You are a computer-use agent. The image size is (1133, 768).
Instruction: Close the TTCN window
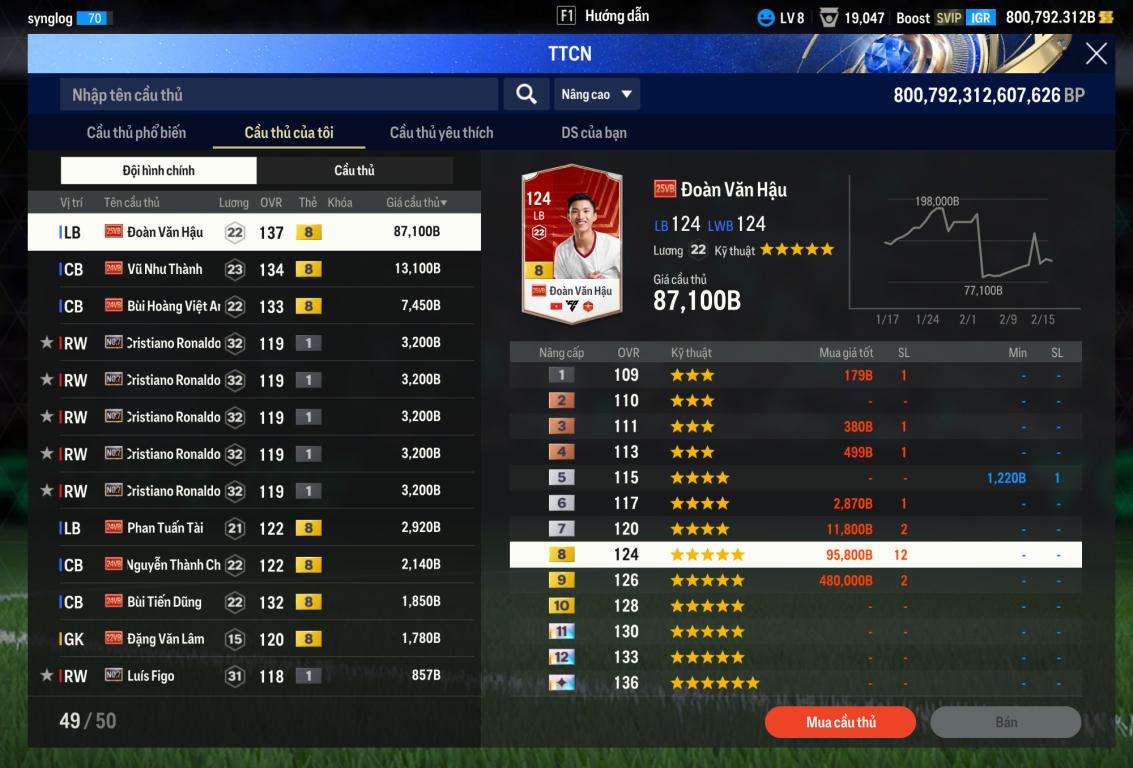coord(1096,54)
